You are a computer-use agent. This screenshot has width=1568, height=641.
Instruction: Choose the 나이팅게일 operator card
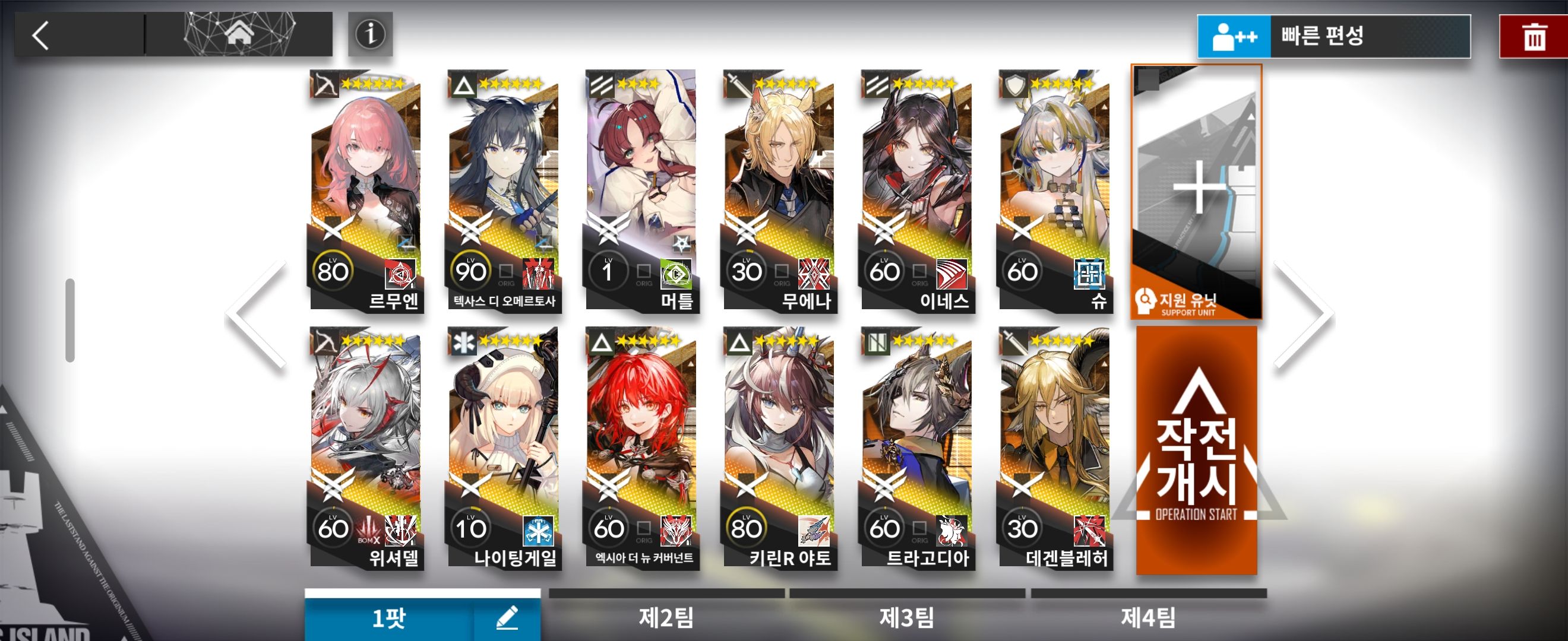click(504, 448)
